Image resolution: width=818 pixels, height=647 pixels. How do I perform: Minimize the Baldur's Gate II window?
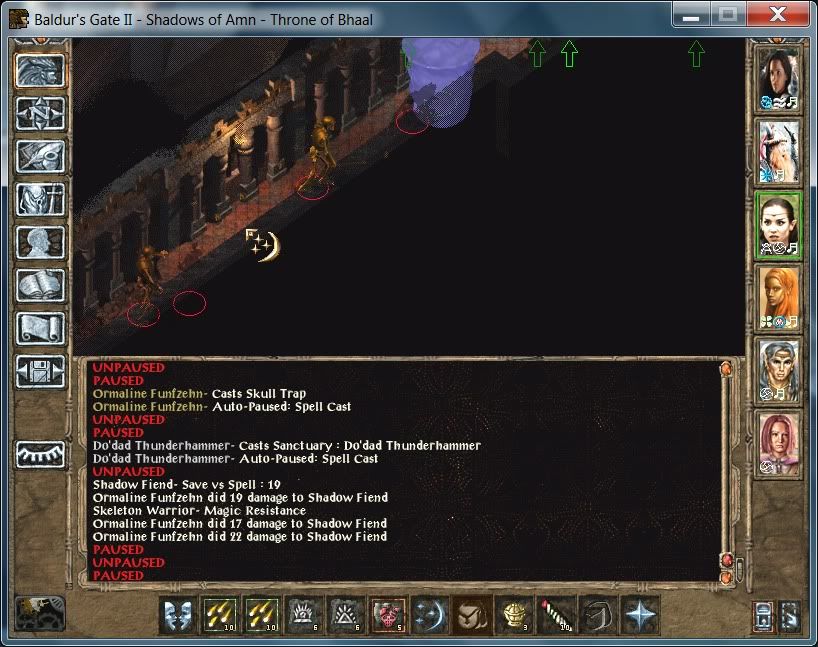pyautogui.click(x=691, y=16)
